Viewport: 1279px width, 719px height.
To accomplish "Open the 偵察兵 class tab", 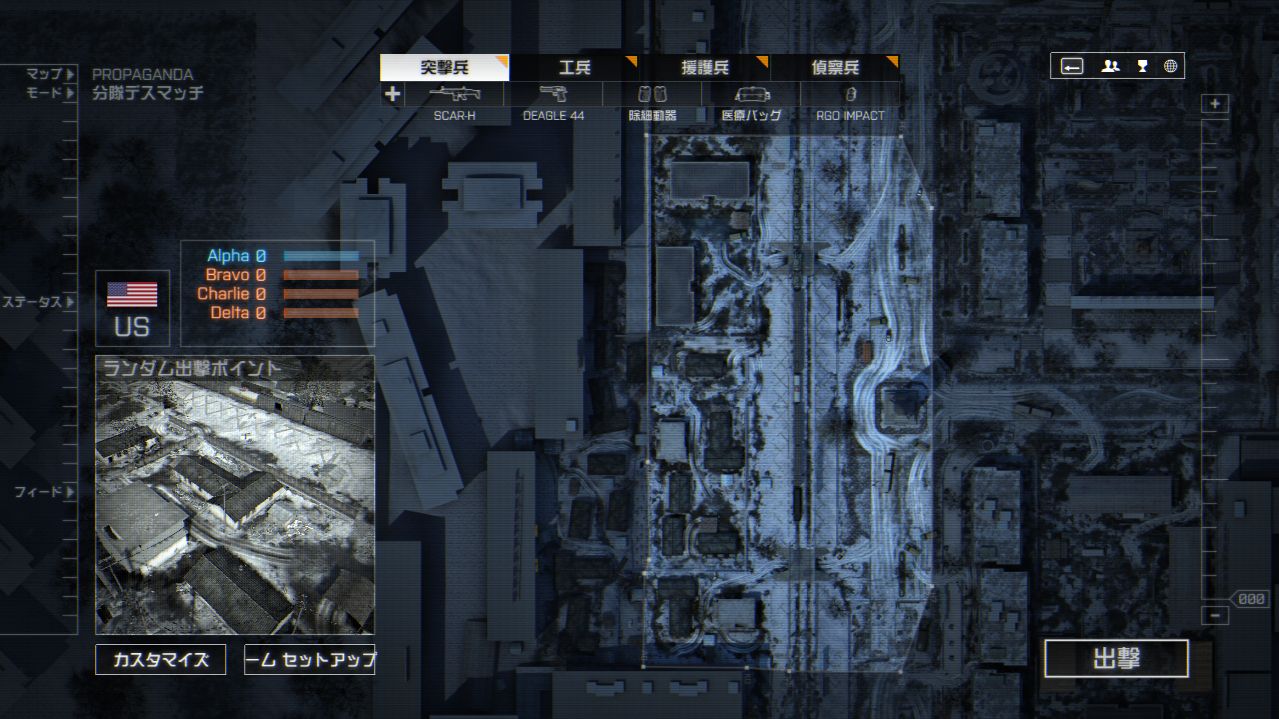I will coord(834,68).
